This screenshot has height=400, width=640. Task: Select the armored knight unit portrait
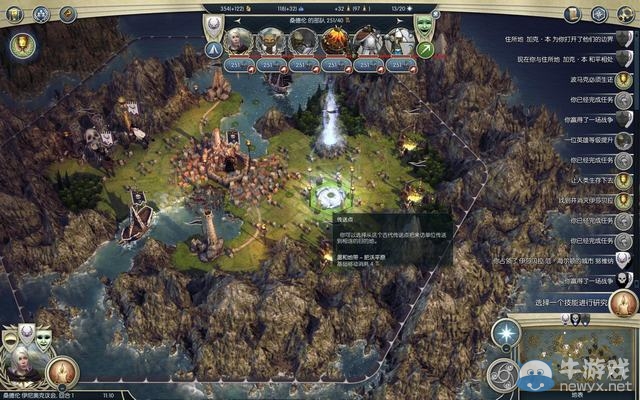click(363, 41)
